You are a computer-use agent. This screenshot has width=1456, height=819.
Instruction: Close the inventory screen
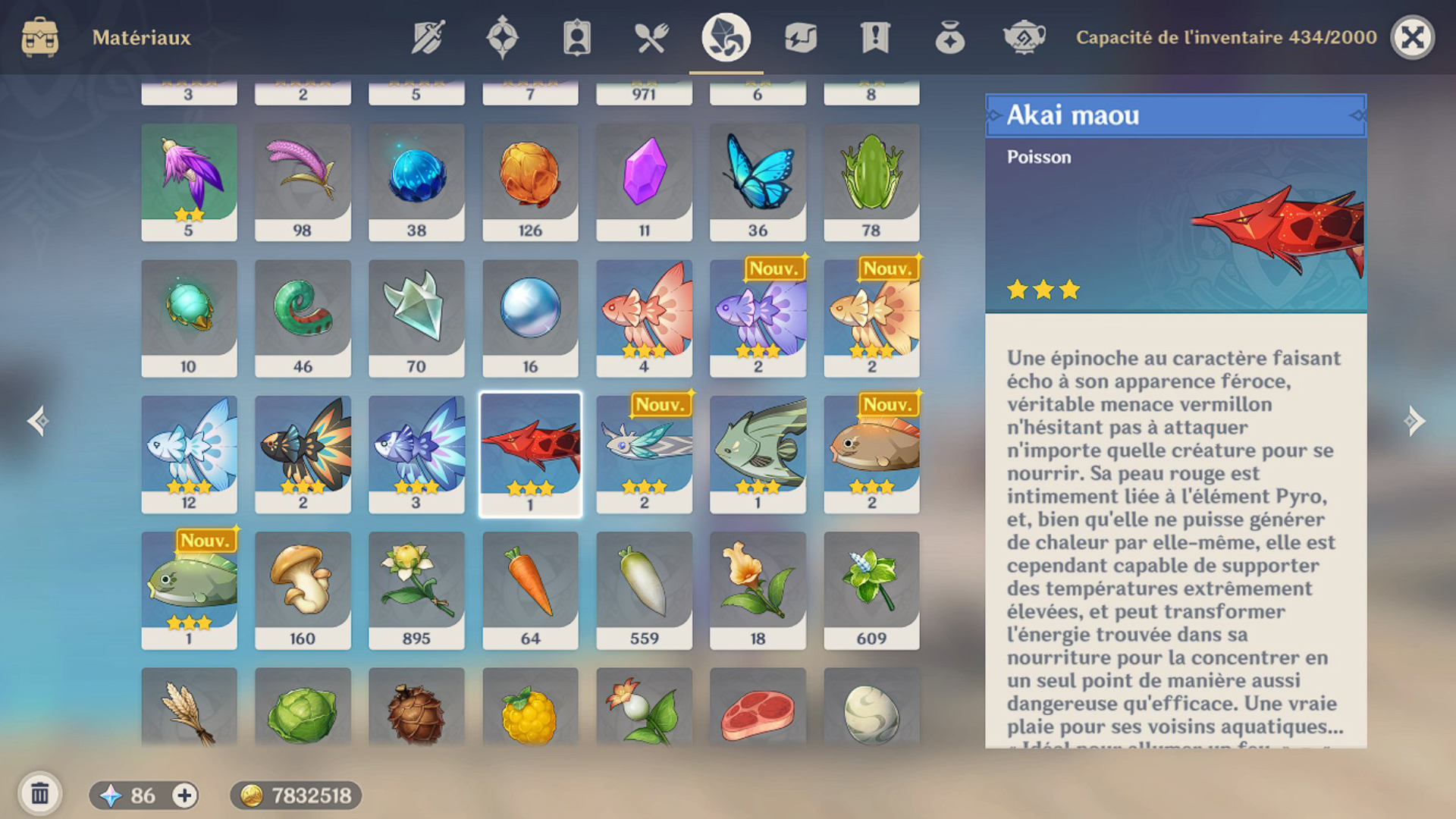click(x=1412, y=37)
